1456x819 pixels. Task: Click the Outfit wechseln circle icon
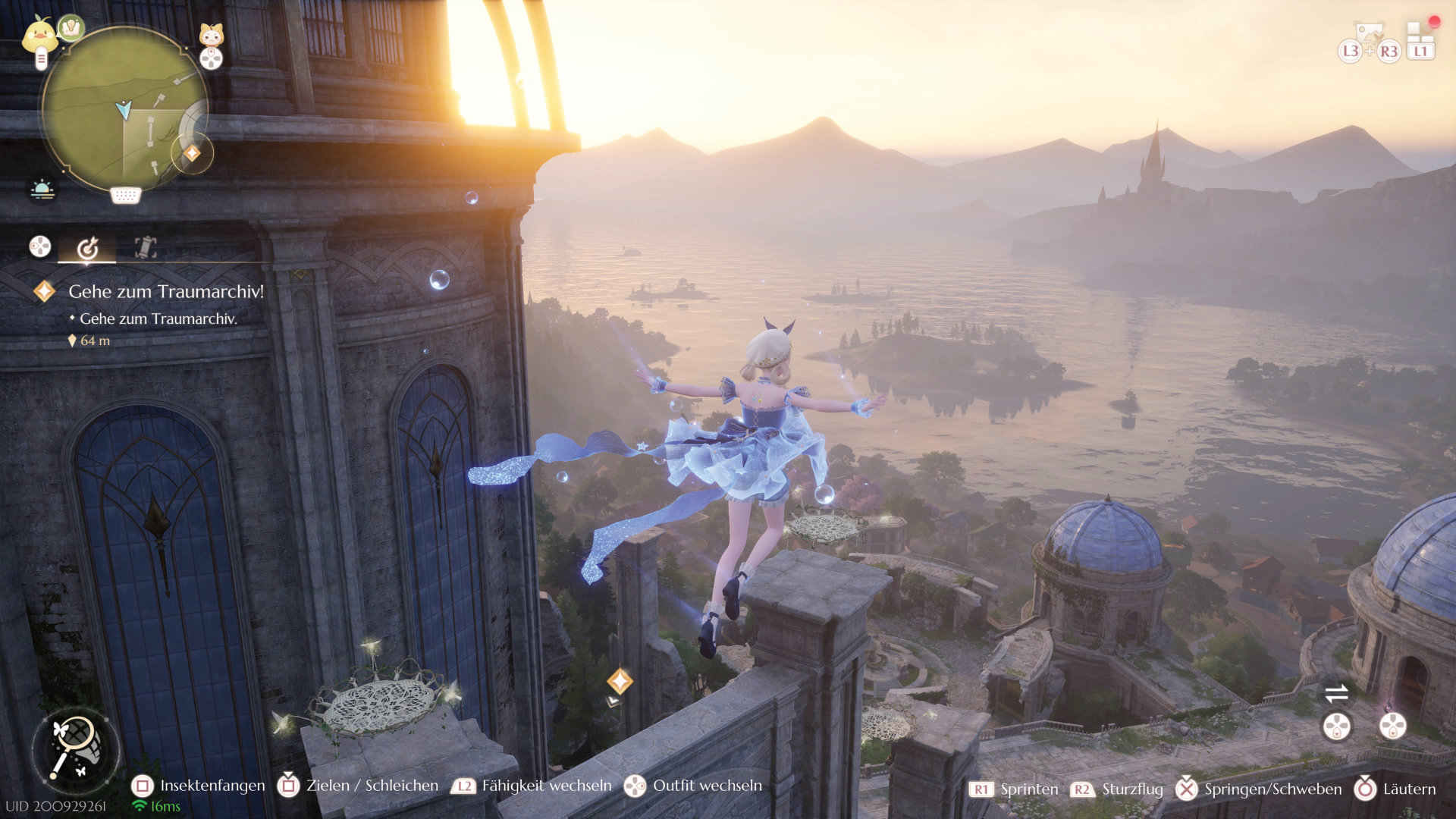coord(633,786)
